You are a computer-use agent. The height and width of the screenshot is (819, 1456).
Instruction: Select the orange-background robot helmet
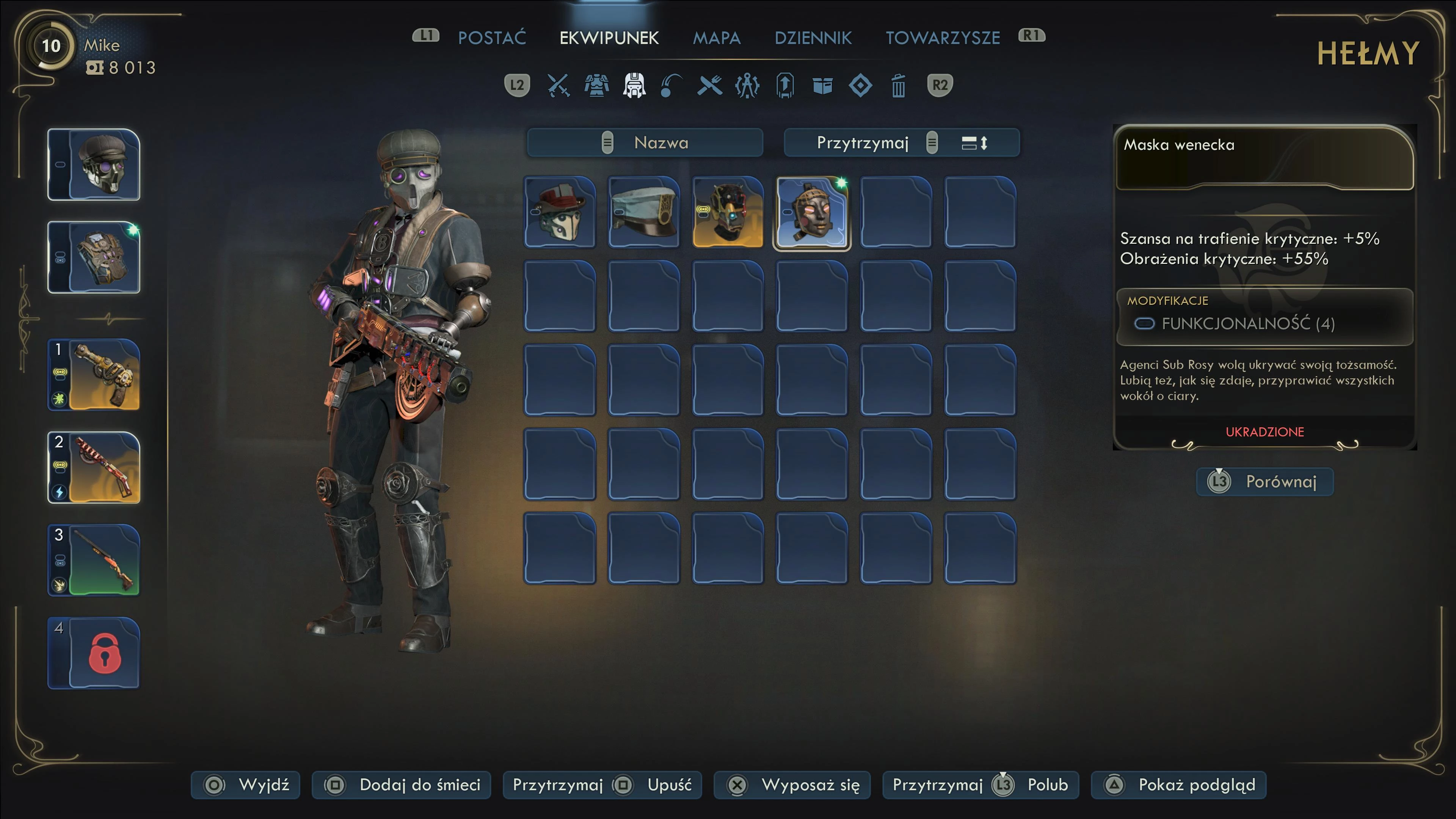click(x=728, y=212)
